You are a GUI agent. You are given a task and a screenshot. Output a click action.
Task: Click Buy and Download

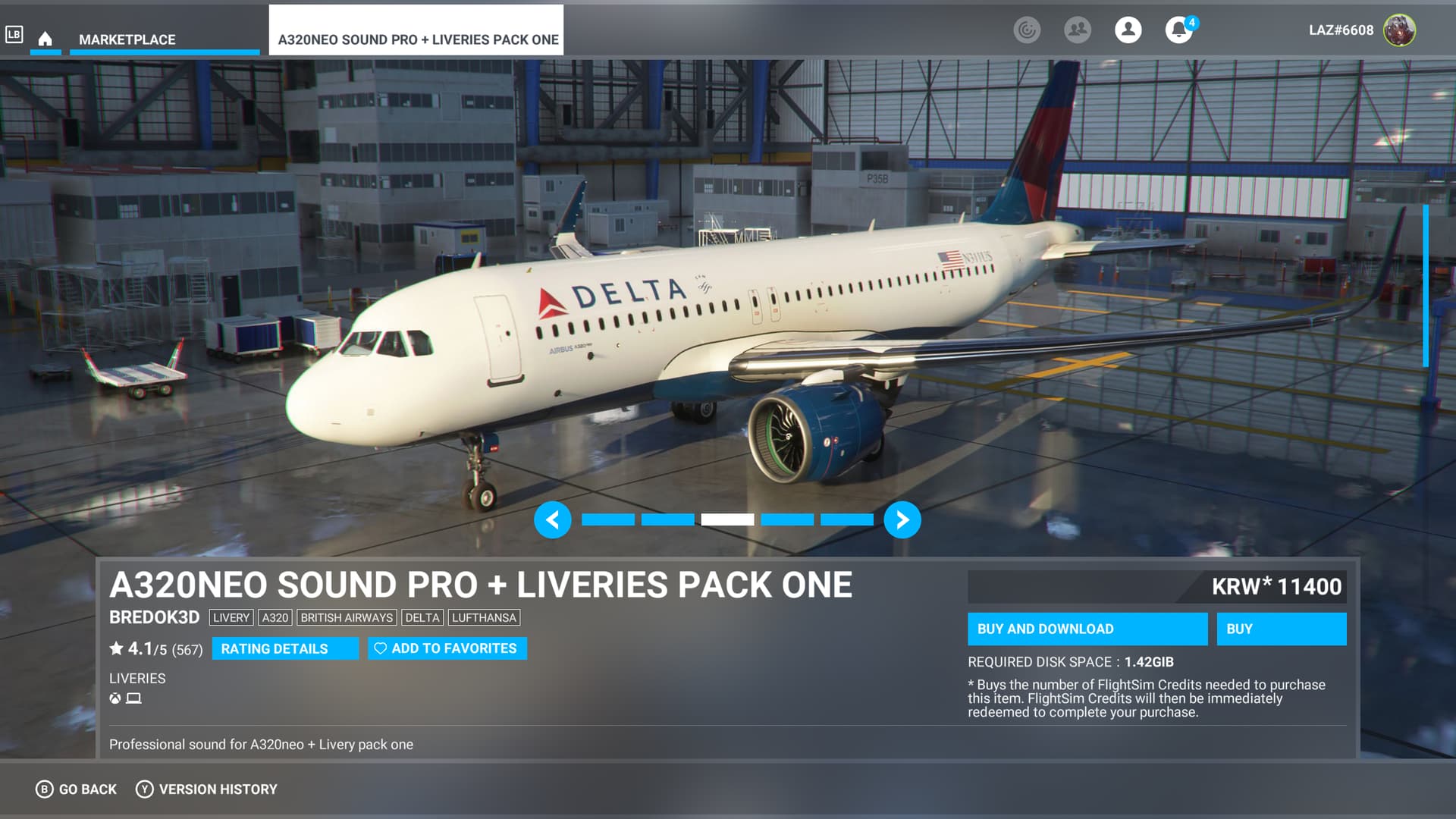(1087, 629)
